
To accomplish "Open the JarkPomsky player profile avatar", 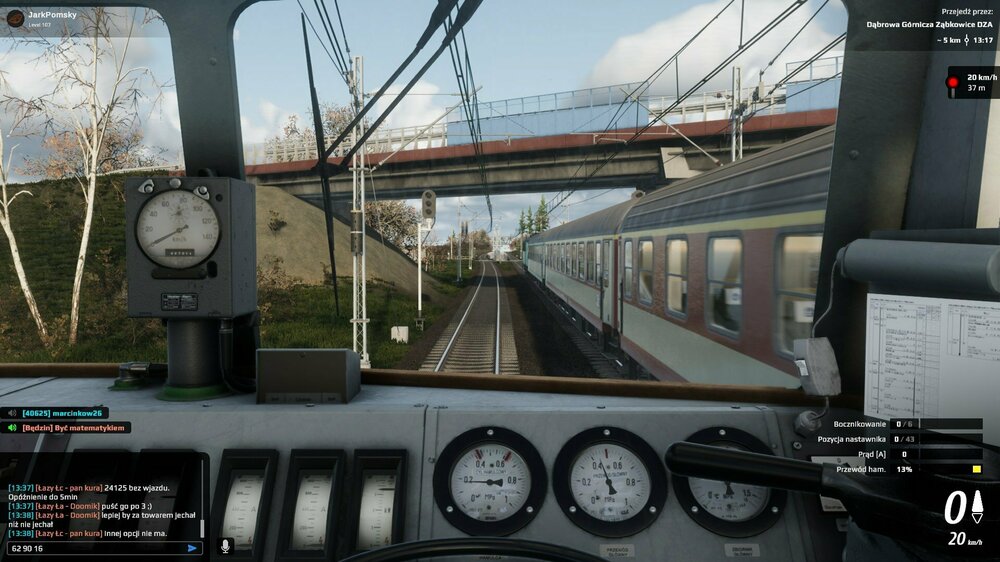I will click(15, 18).
